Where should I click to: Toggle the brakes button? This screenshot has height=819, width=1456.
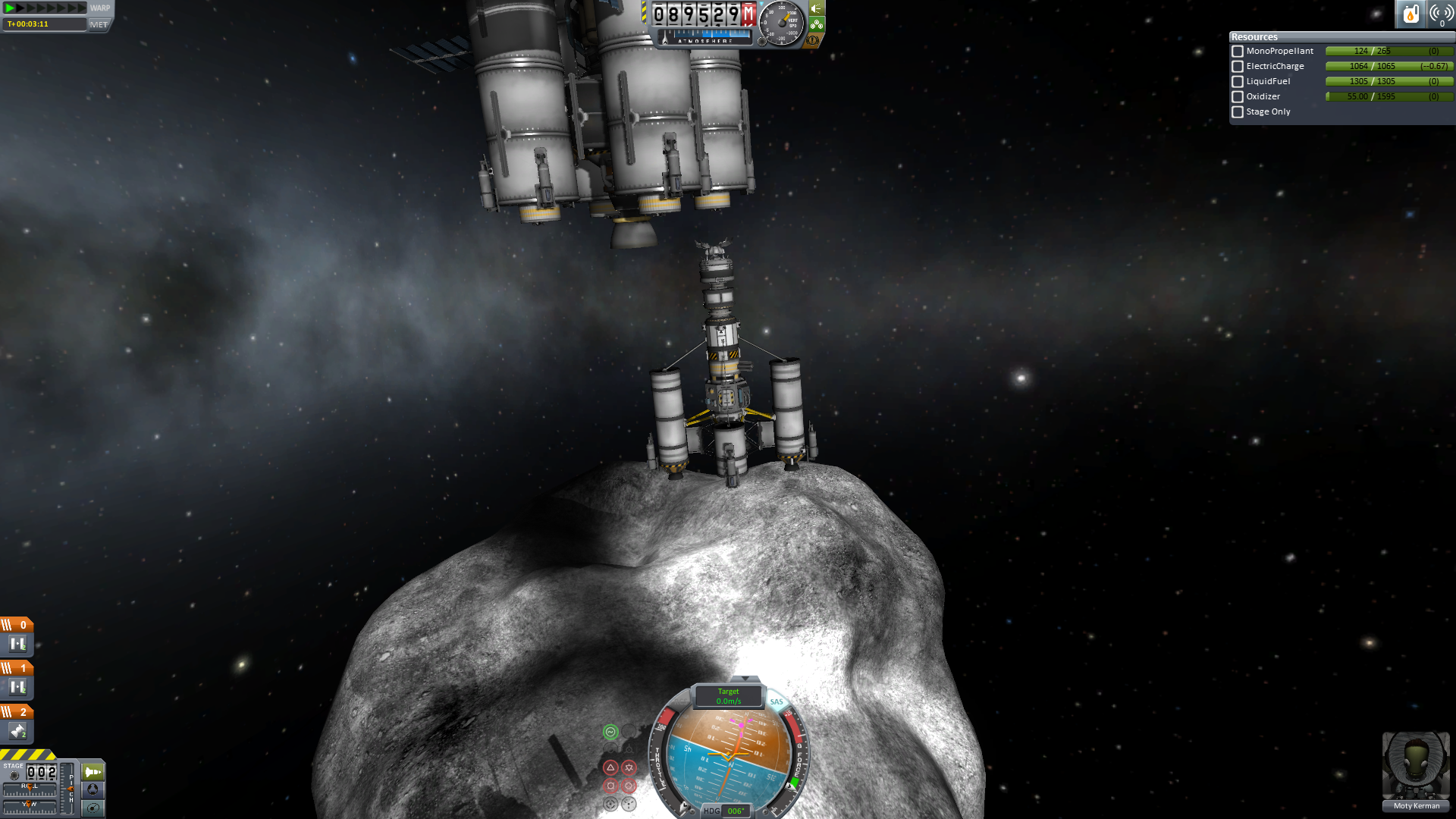(813, 39)
